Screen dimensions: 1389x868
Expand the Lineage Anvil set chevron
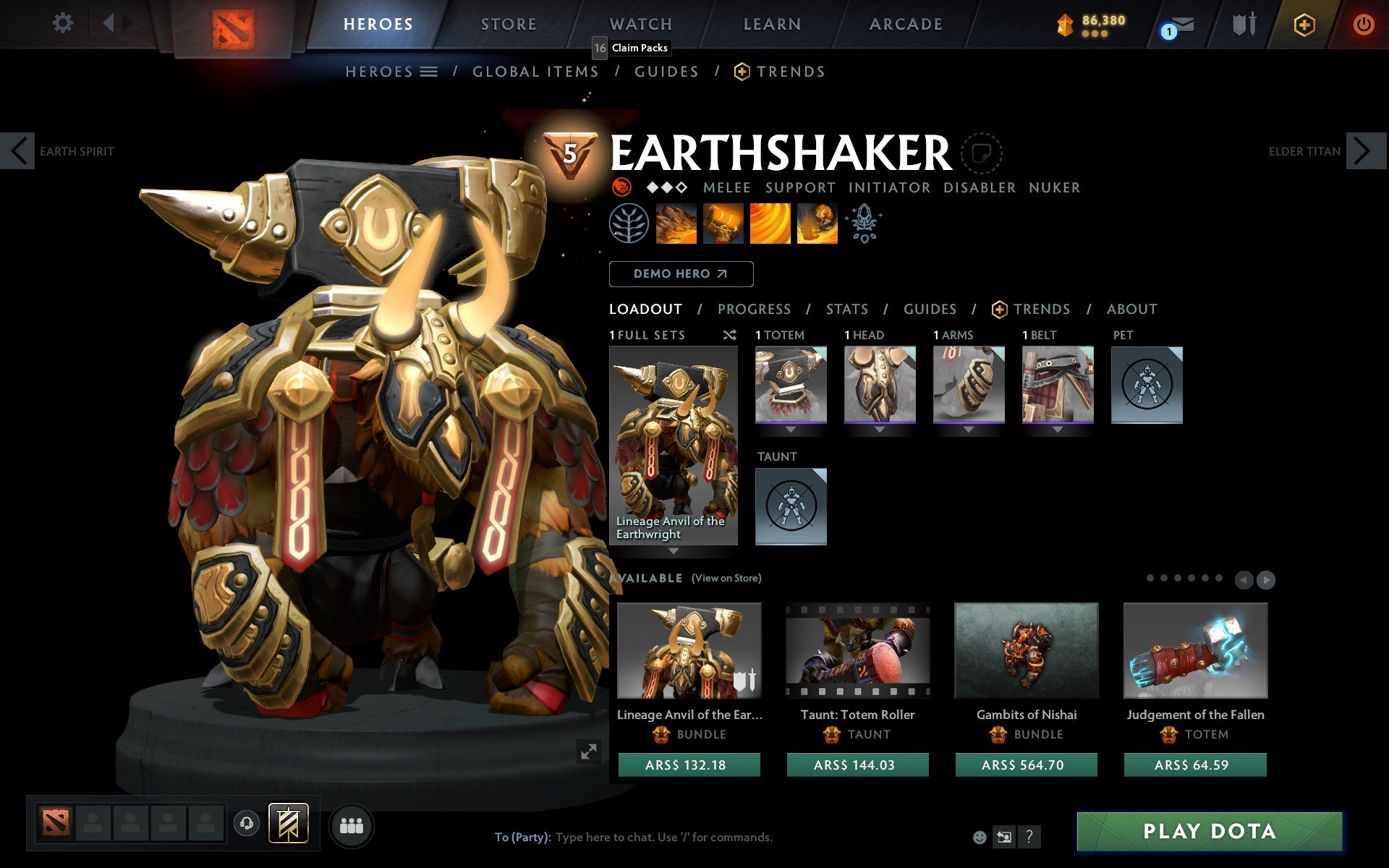coord(674,552)
